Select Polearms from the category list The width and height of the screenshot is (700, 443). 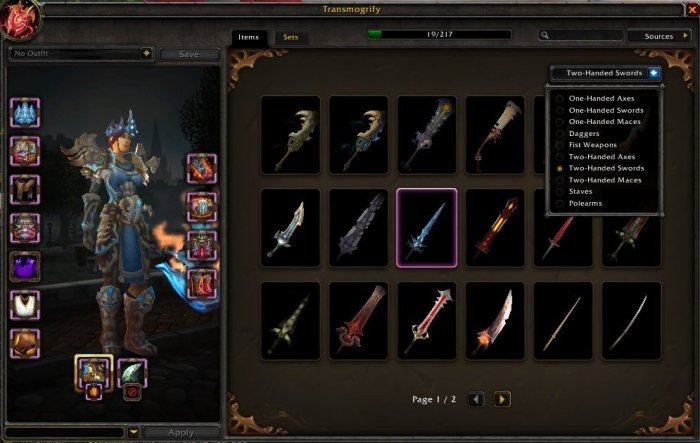tap(587, 203)
